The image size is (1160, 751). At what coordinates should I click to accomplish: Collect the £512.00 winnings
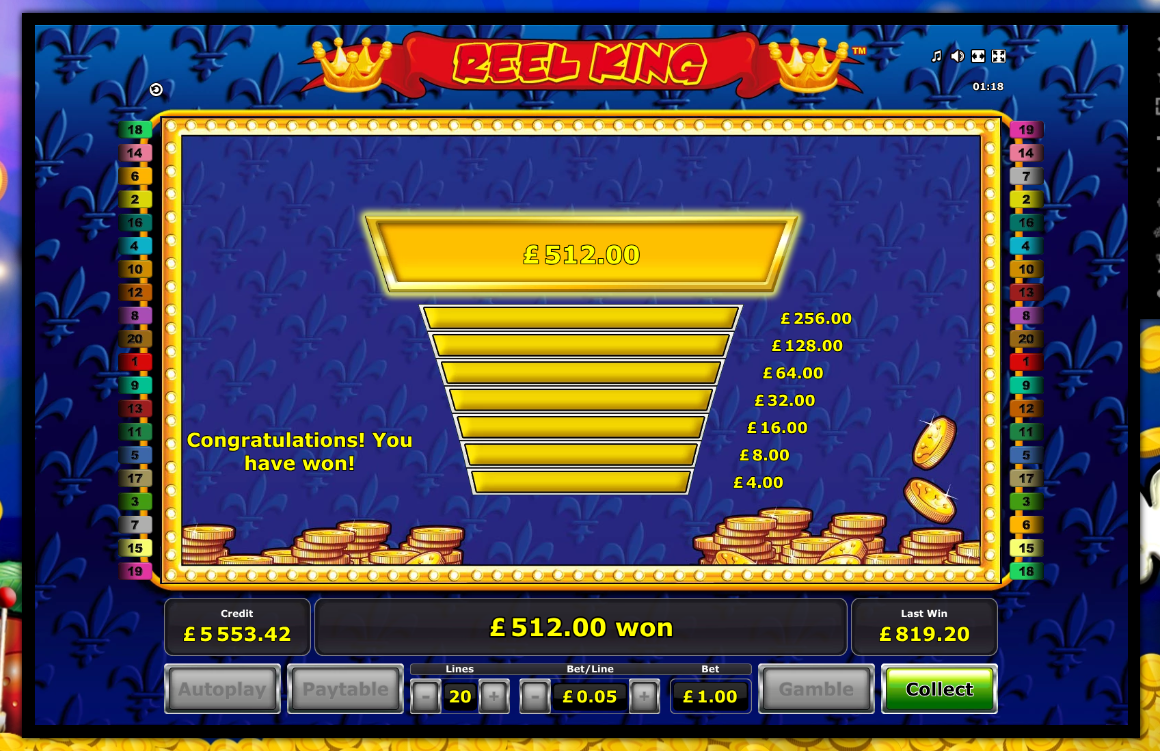(939, 689)
